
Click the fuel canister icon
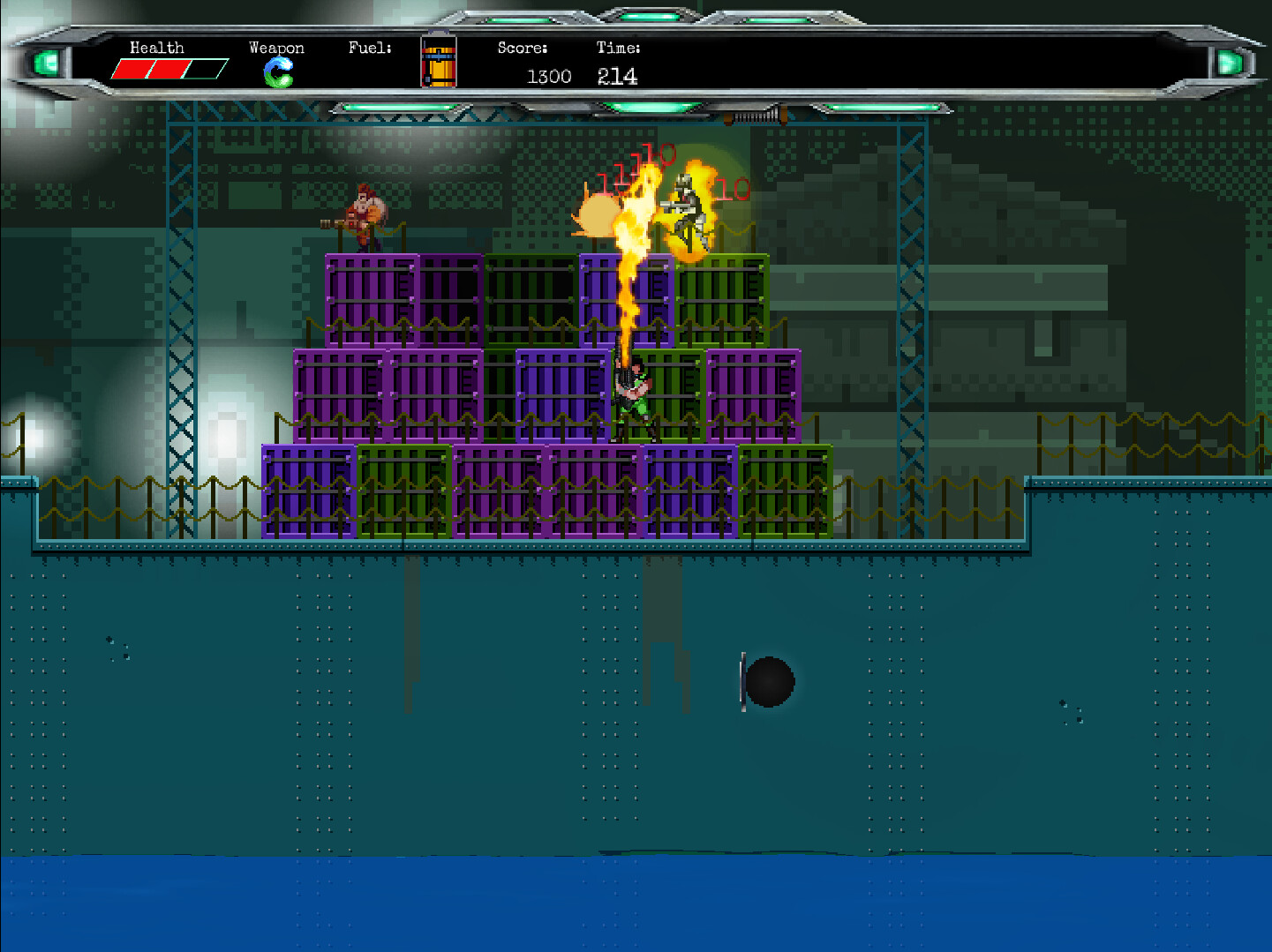(x=439, y=63)
